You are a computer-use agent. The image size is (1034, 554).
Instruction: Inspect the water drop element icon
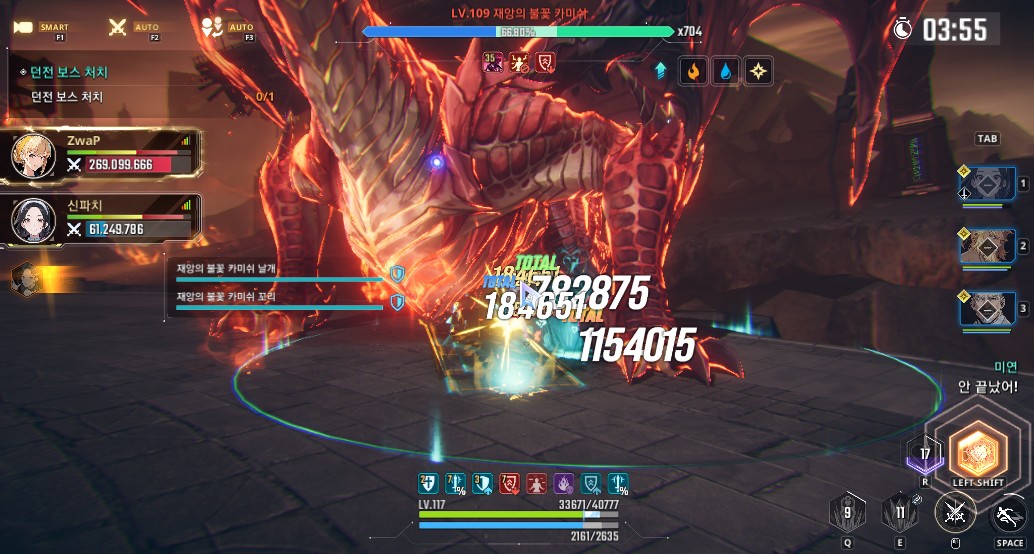[x=724, y=71]
